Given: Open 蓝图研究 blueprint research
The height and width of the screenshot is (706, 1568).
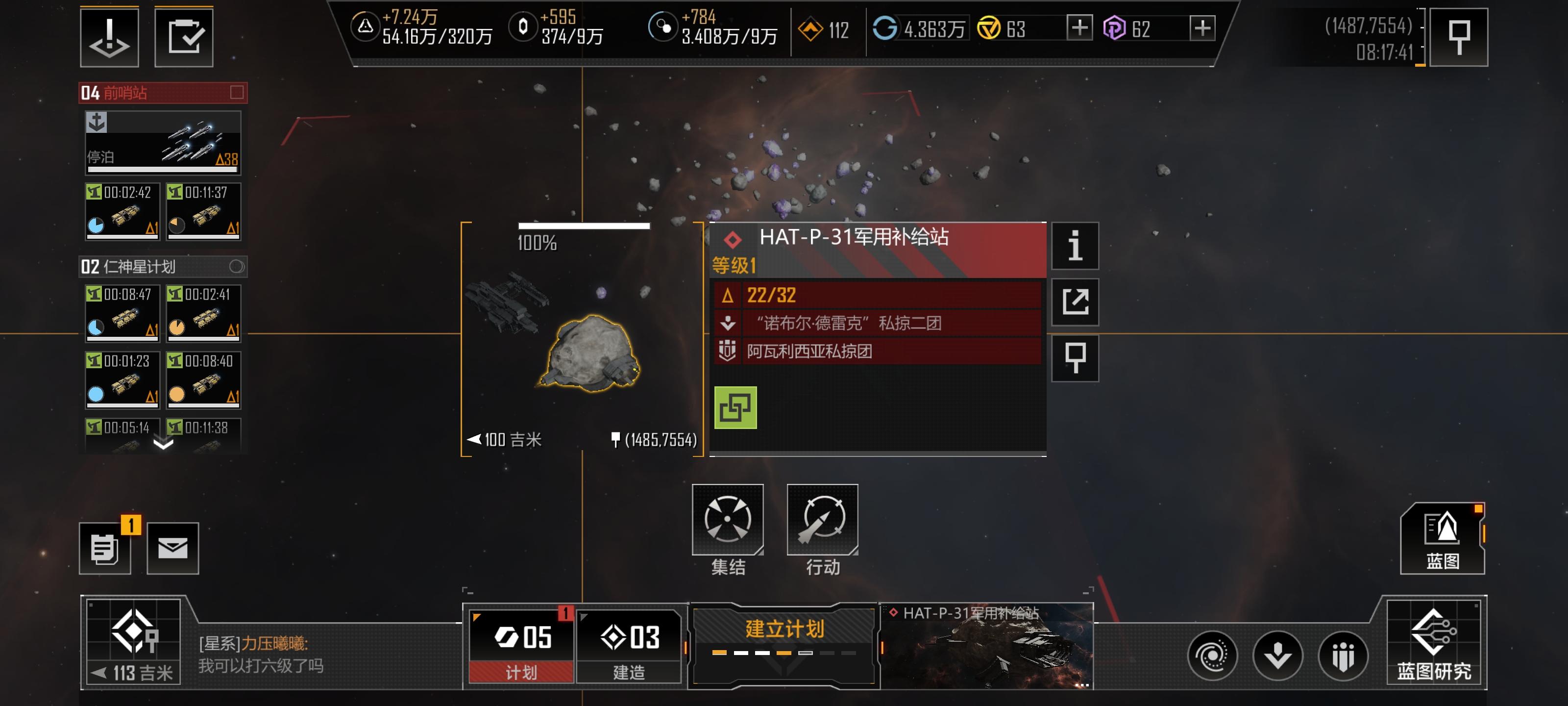Looking at the screenshot, I should 1433,643.
